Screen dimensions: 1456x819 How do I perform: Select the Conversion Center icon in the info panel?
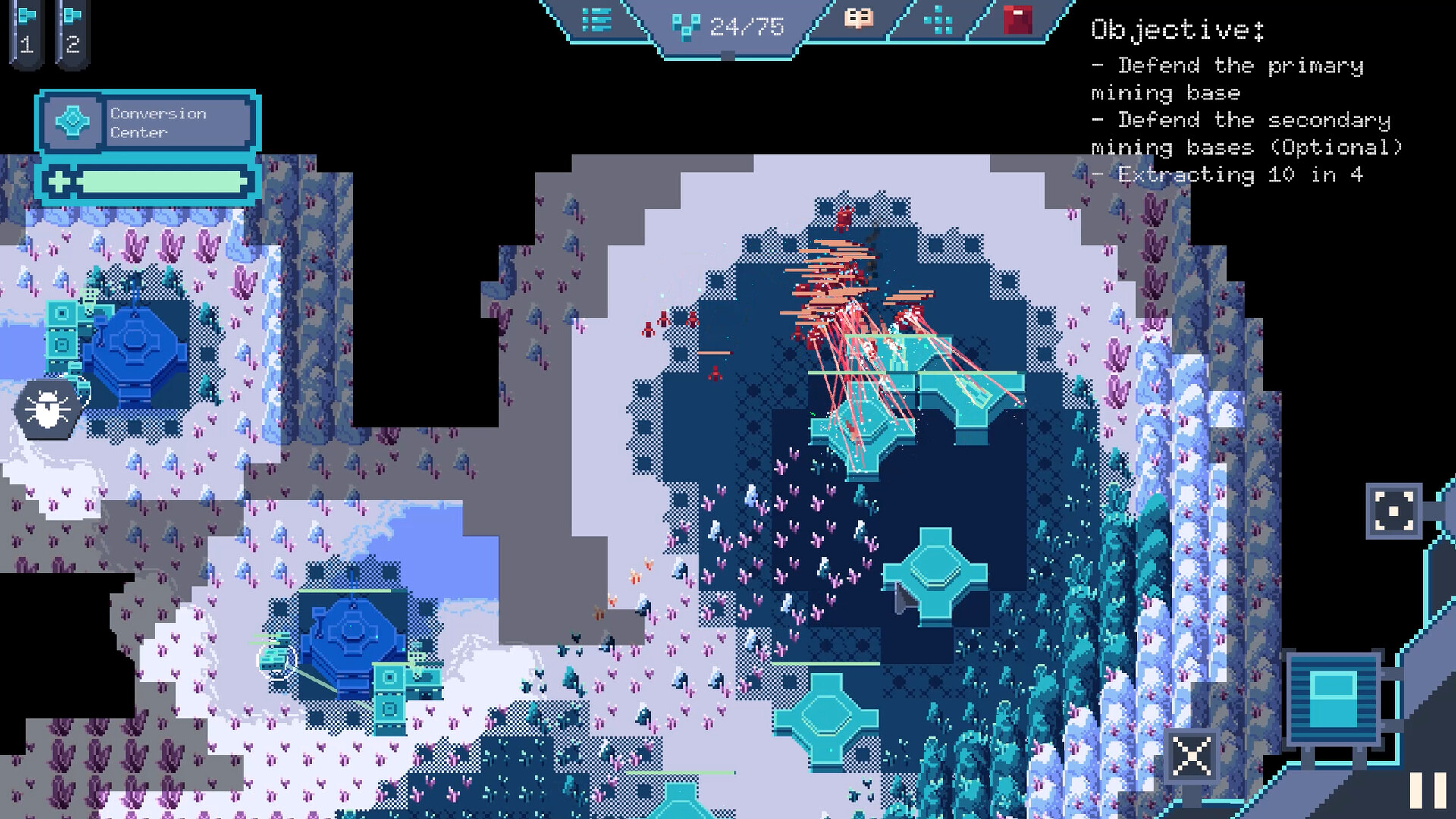click(73, 121)
